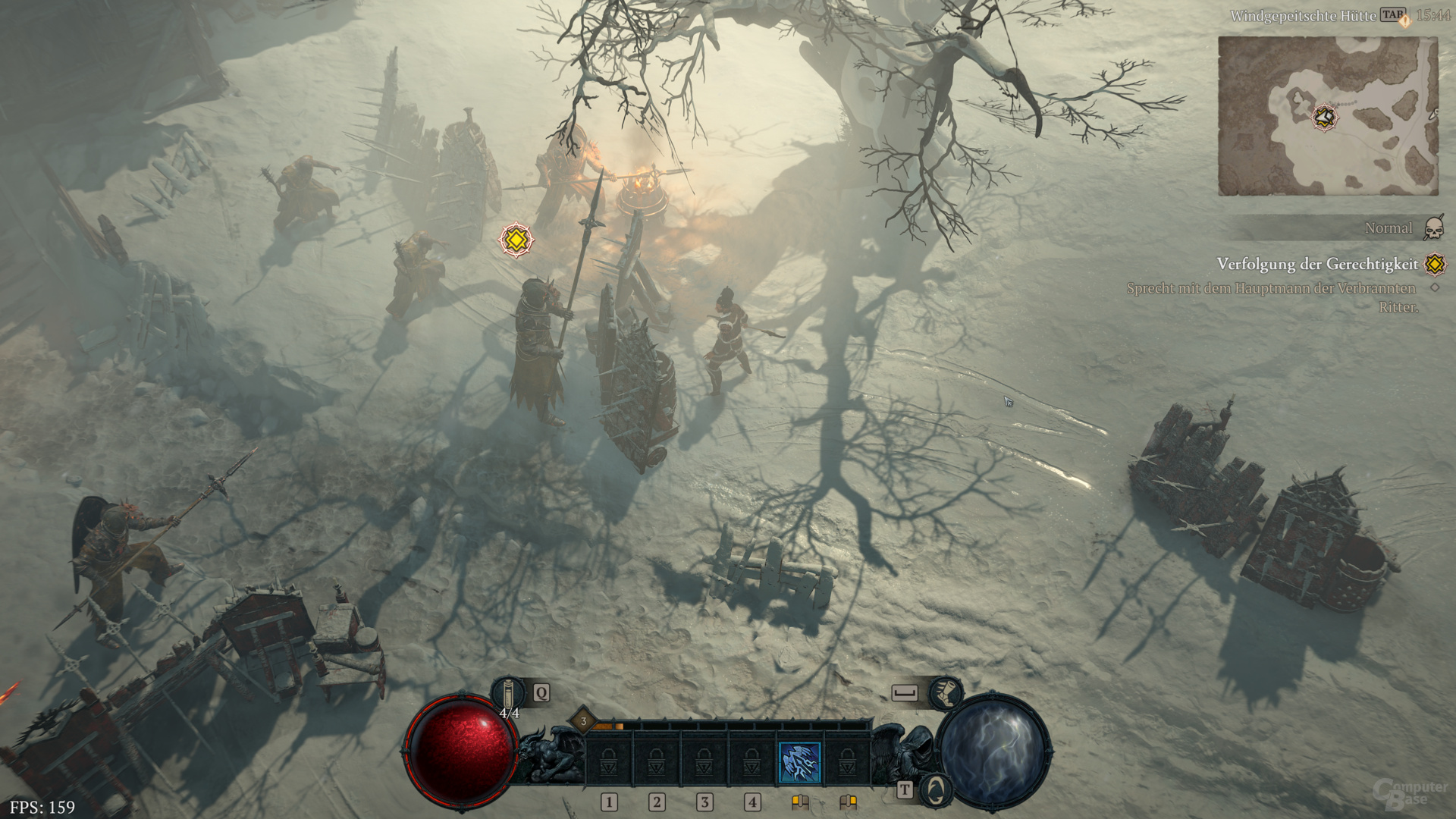The width and height of the screenshot is (1456, 819).
Task: Click the yellow quest marker on minimap
Action: [1325, 118]
